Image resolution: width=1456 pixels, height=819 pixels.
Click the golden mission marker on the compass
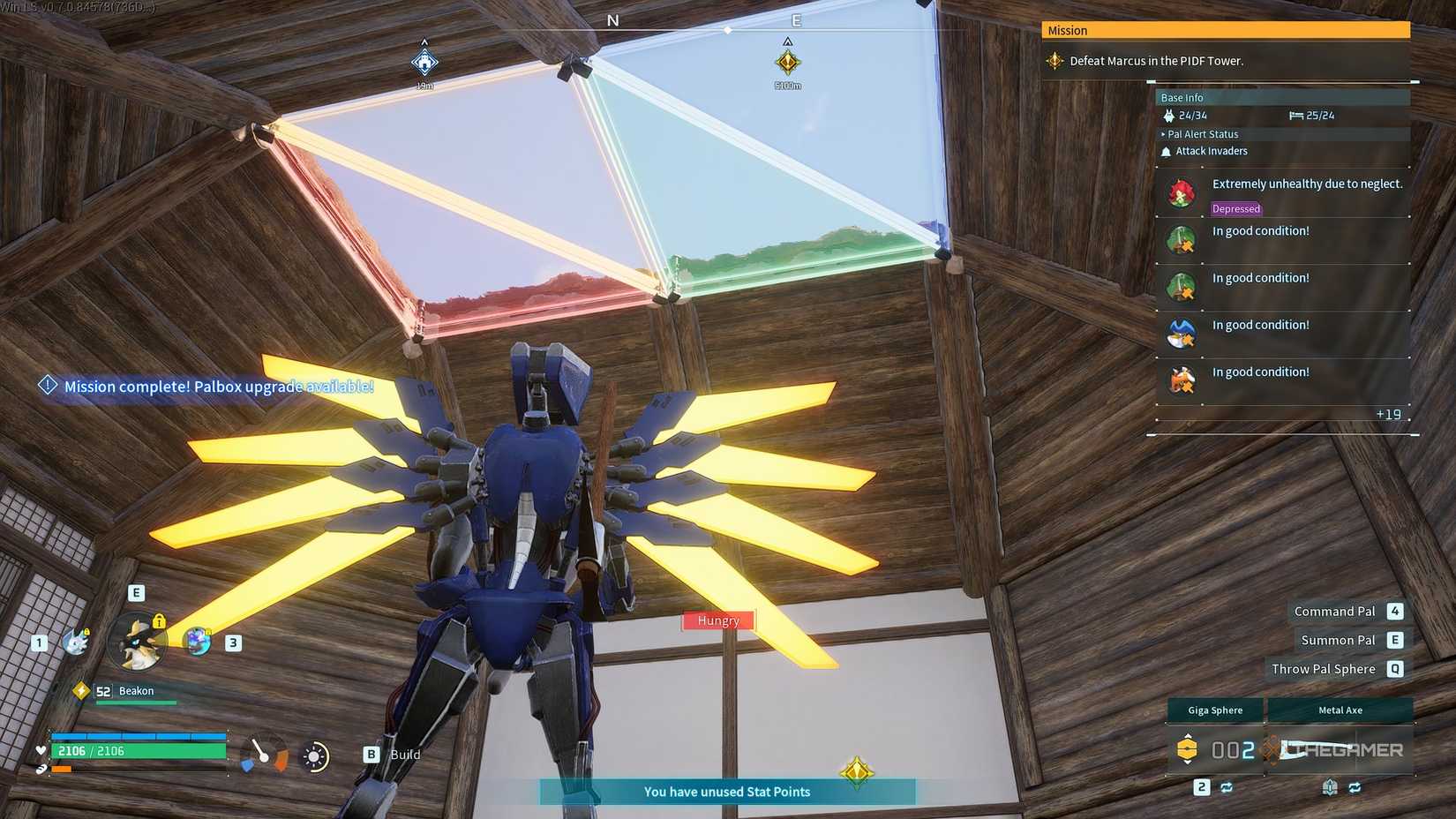pos(787,63)
